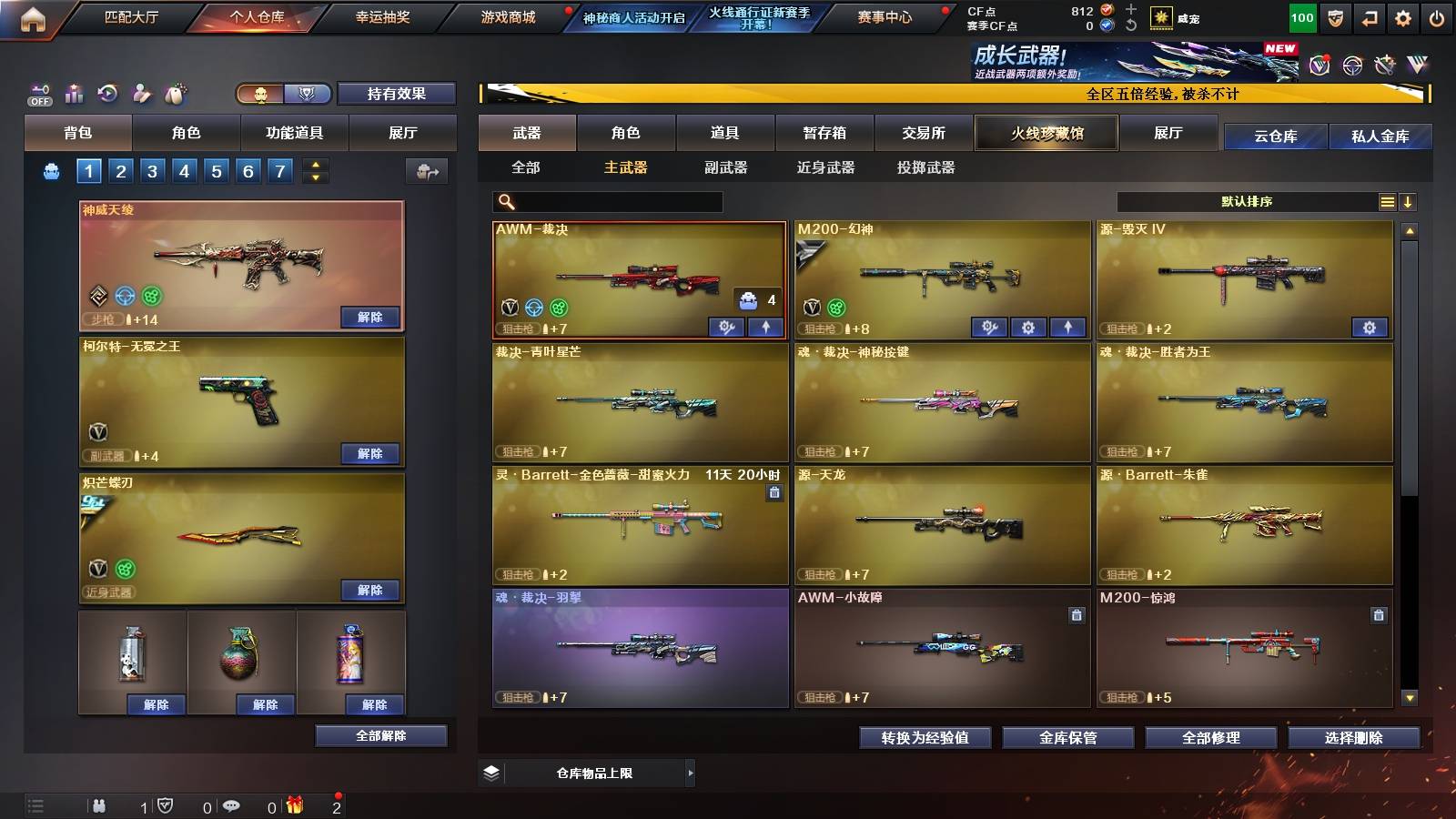Viewport: 1456px width, 819px height.
Task: Click the power exit icon at top right
Action: click(1437, 17)
